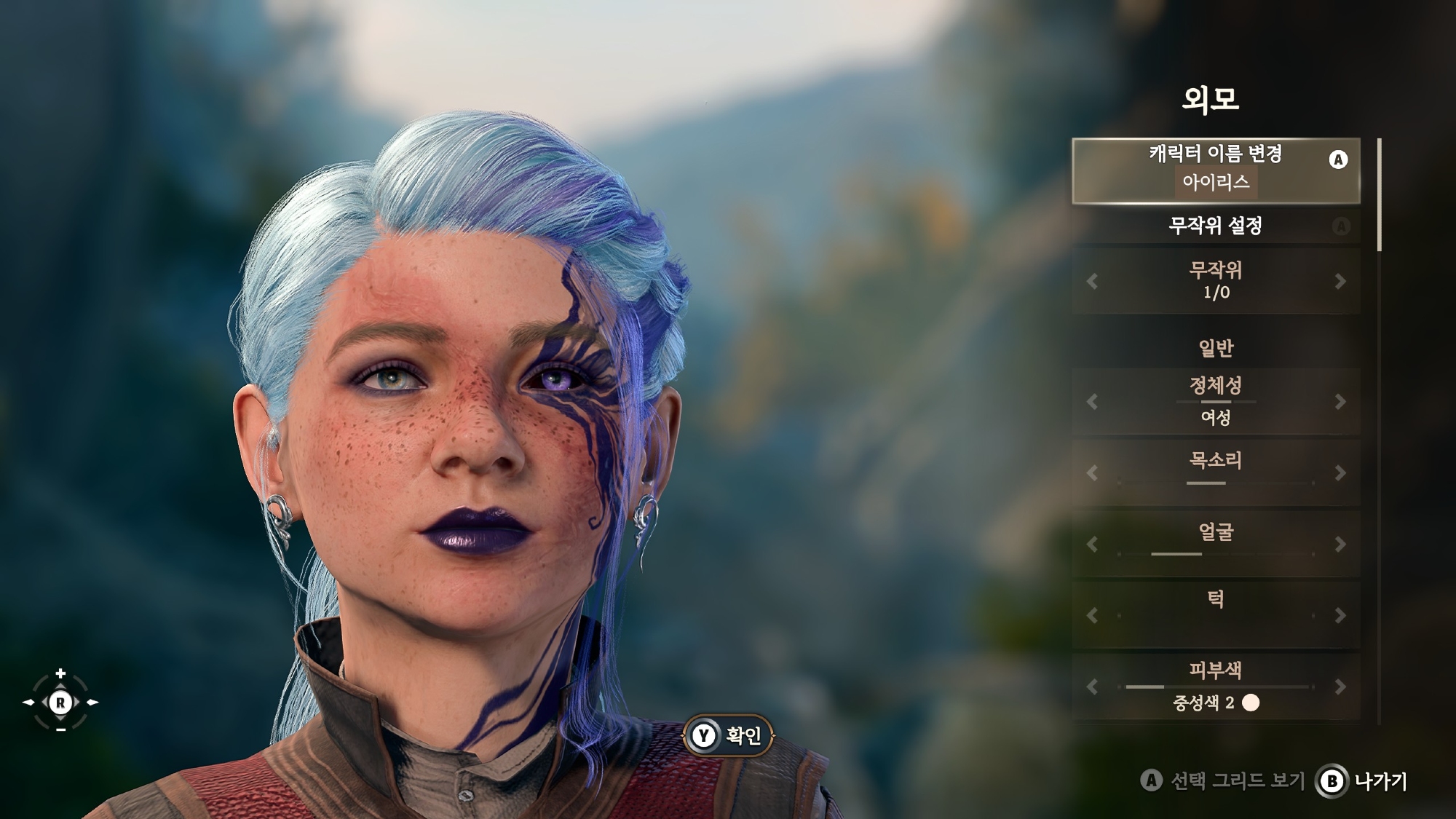
Task: Click the left arrow on 무작위 row
Action: point(1091,282)
